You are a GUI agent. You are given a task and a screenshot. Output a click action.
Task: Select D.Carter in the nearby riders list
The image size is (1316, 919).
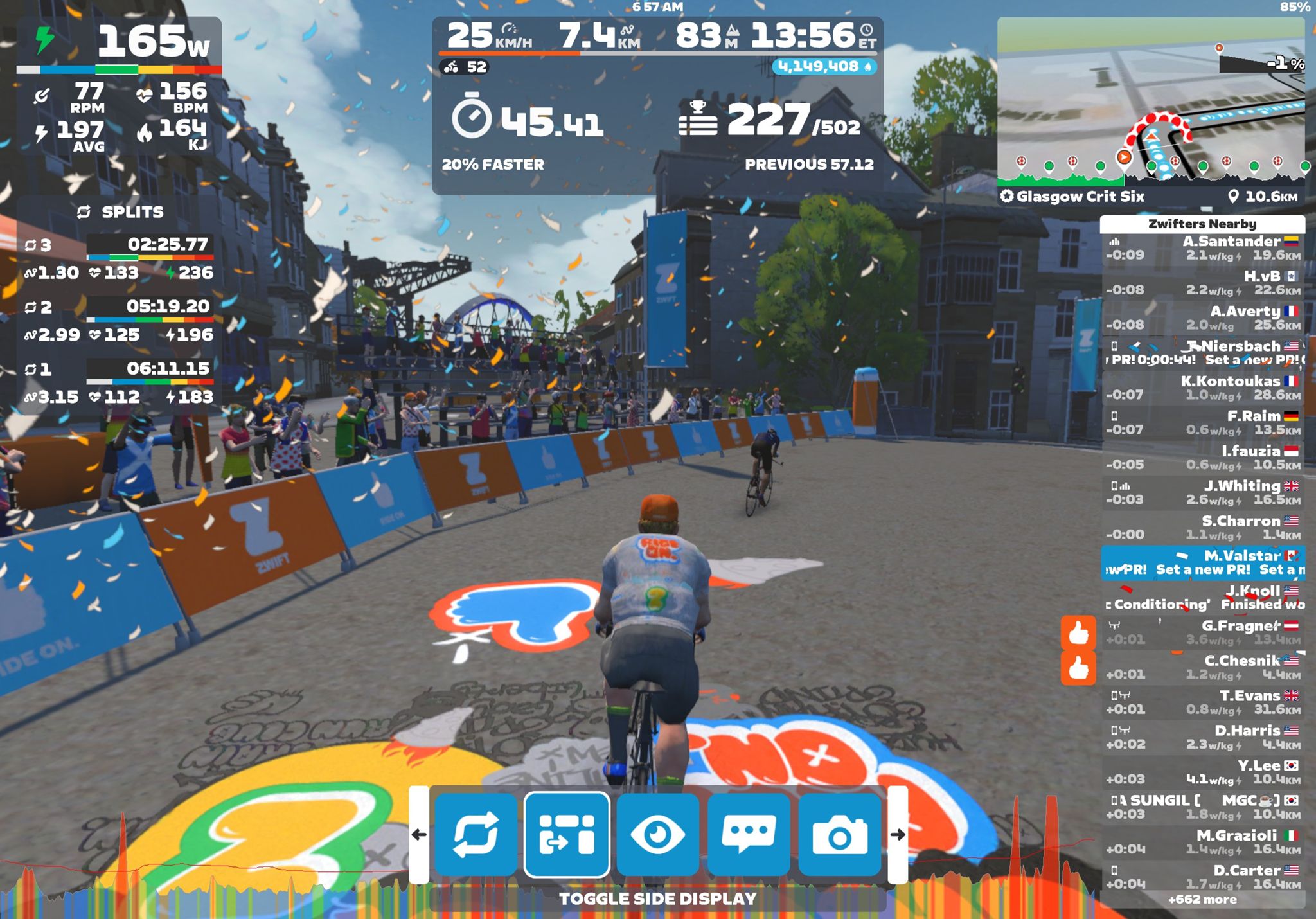(1202, 877)
